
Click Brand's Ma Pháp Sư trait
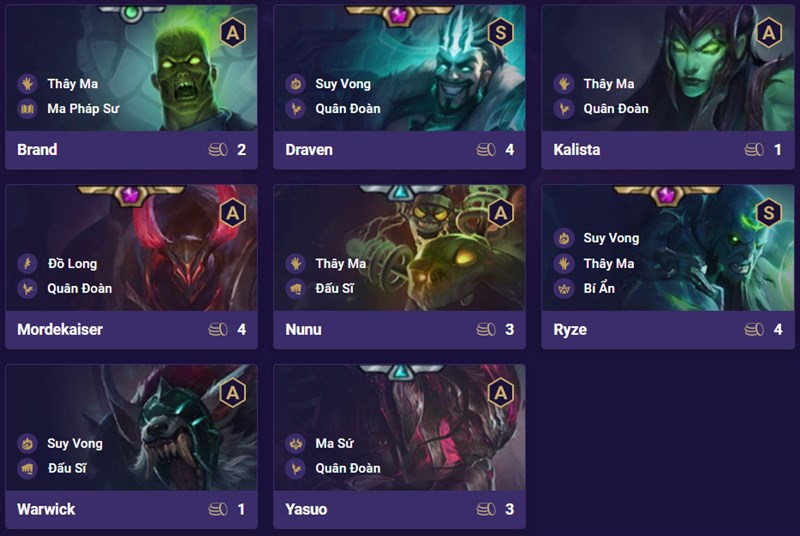pos(83,108)
